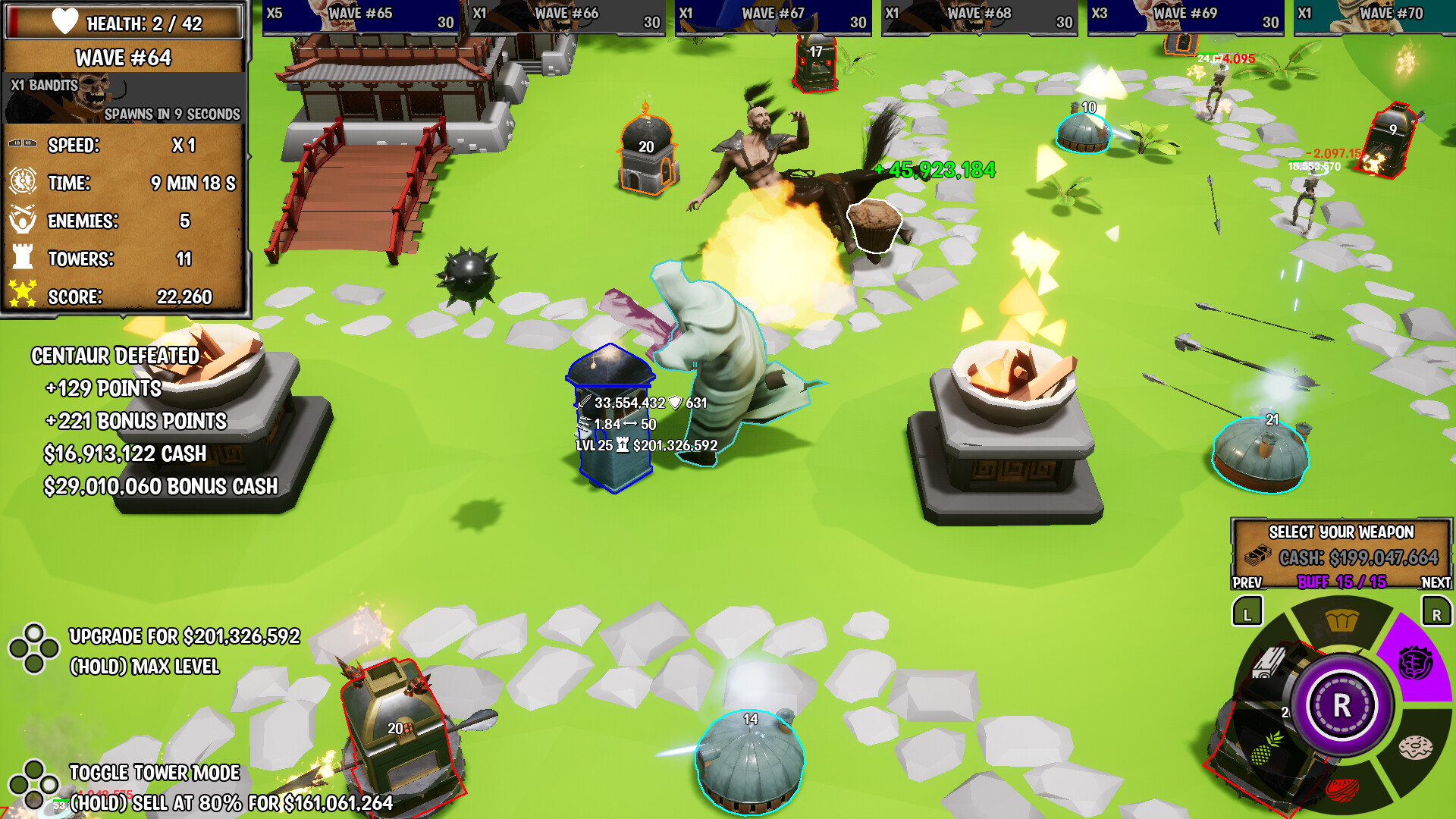Select the donut weapon icon on the wheel
1456x819 pixels.
(x=1417, y=747)
